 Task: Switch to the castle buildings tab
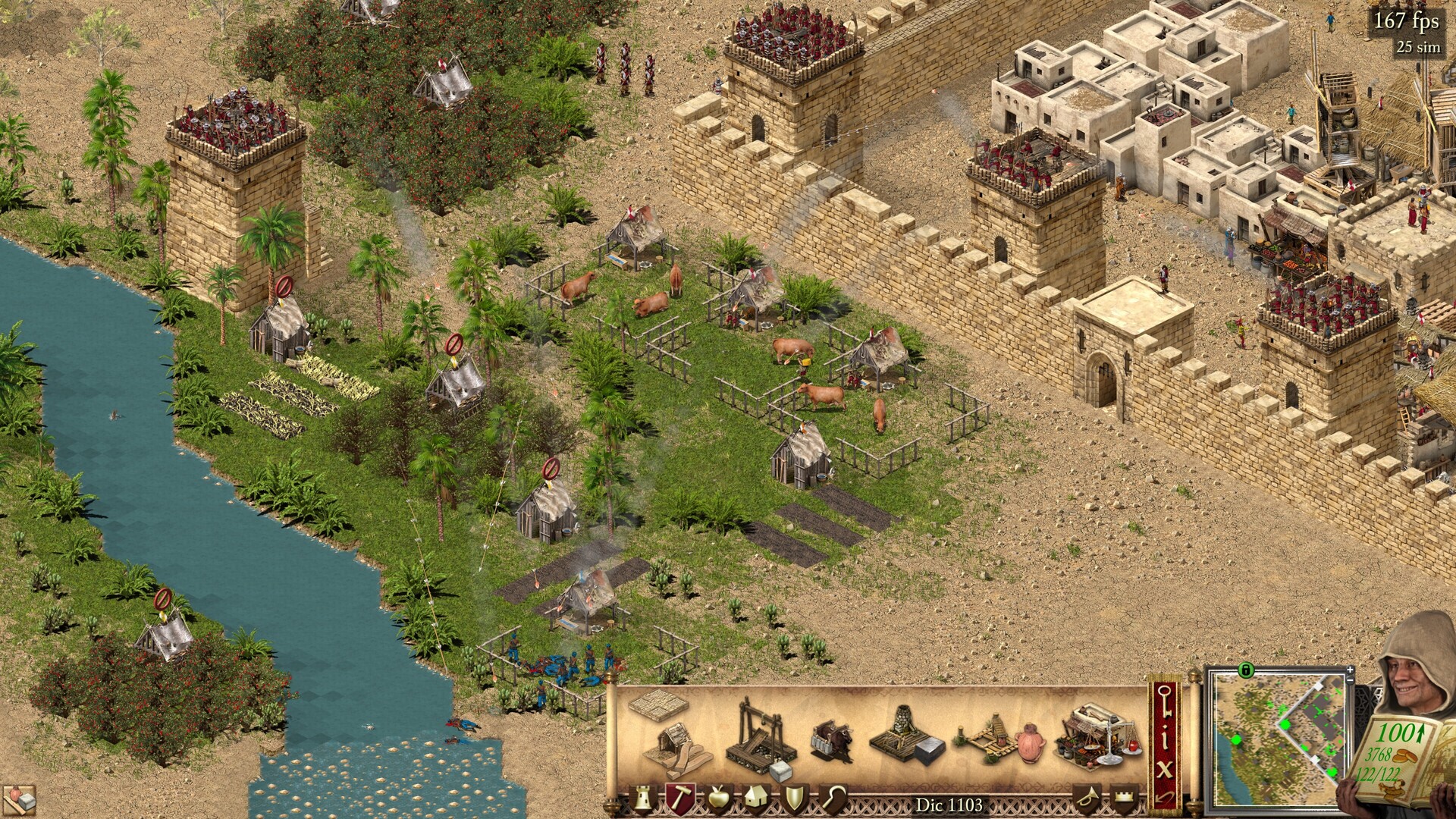point(642,799)
